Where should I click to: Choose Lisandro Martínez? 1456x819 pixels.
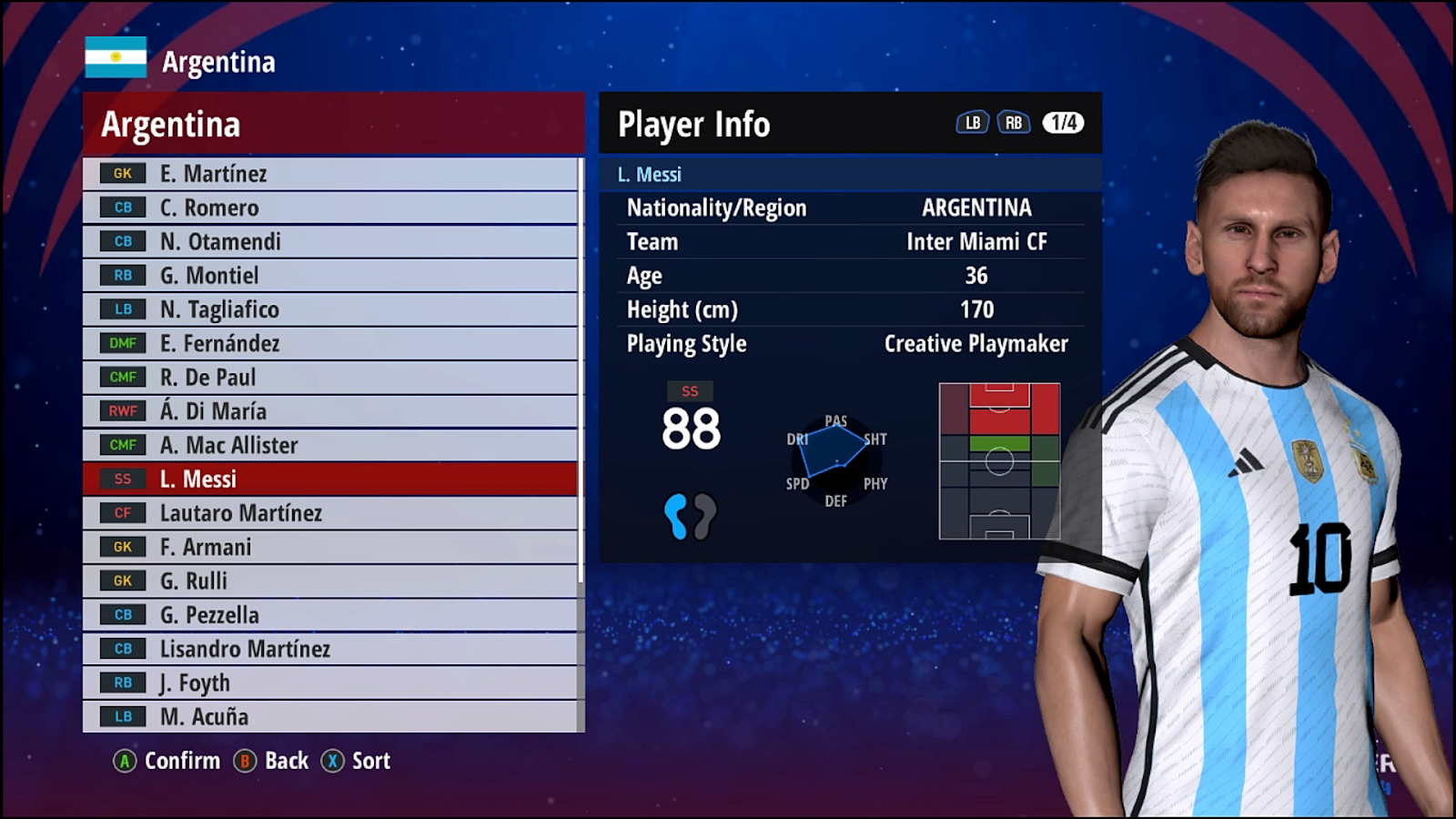click(x=329, y=649)
